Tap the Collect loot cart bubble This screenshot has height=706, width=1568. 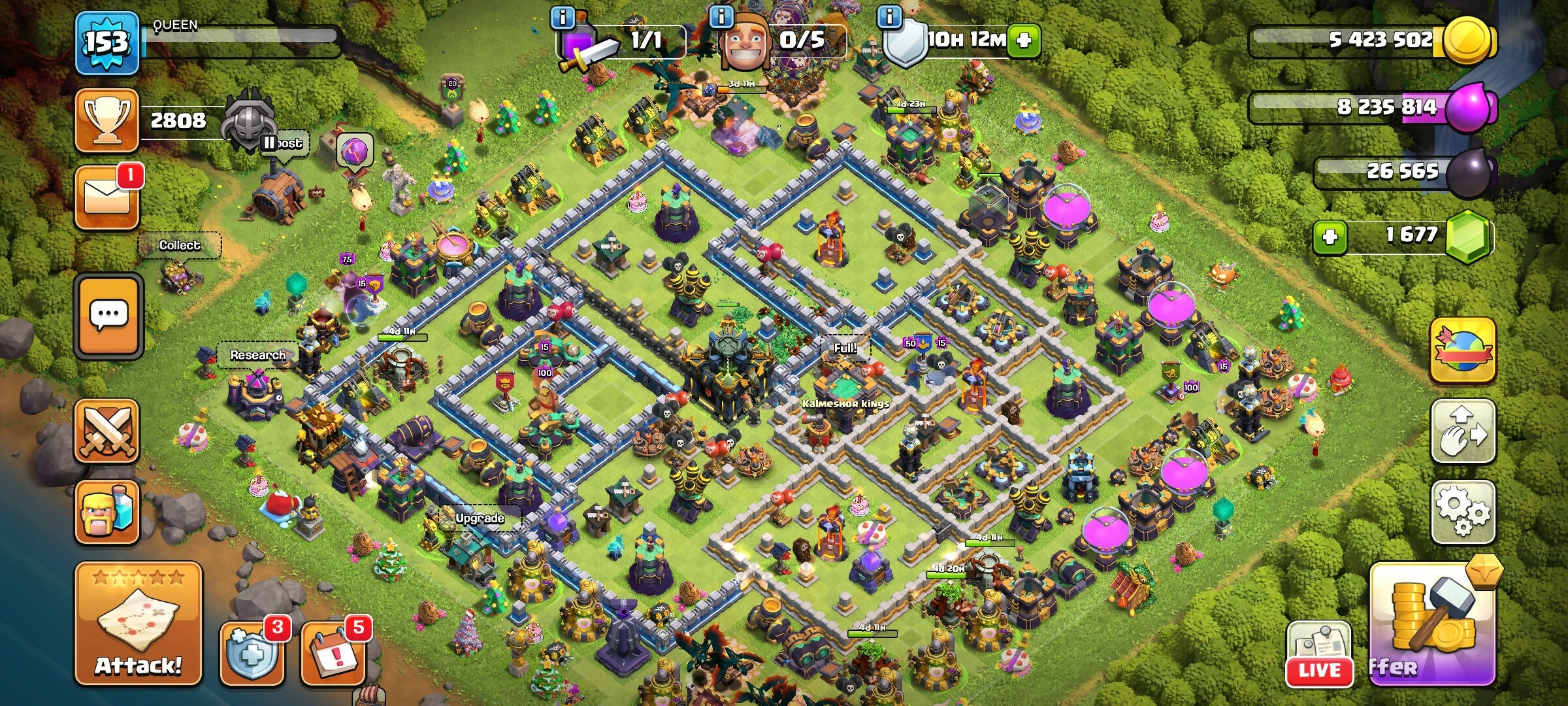coord(180,246)
